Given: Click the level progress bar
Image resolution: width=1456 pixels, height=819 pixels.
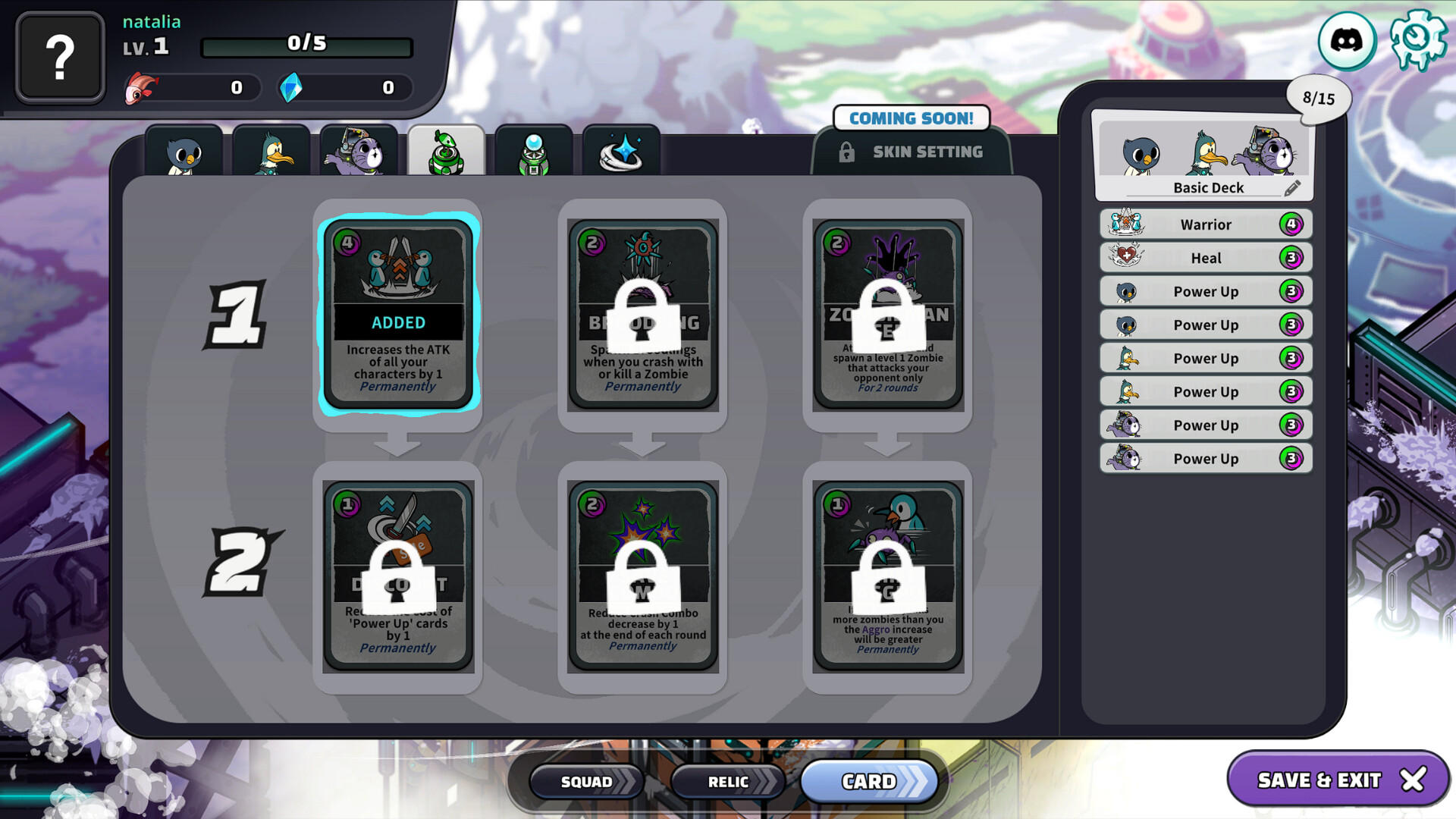Looking at the screenshot, I should (x=306, y=45).
